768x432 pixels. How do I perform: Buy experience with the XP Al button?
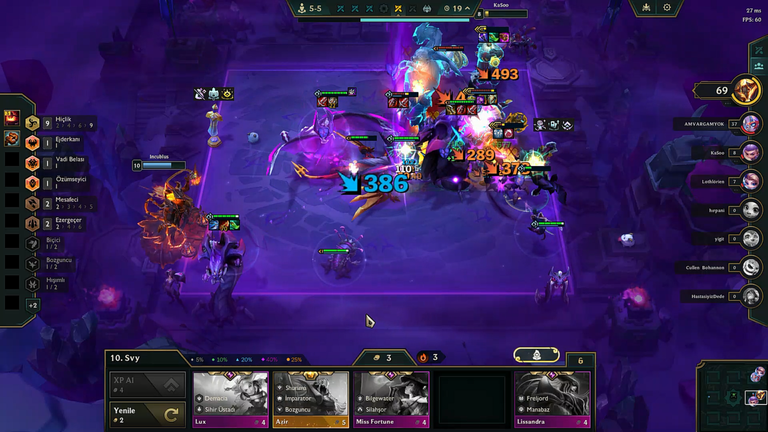[x=147, y=385]
